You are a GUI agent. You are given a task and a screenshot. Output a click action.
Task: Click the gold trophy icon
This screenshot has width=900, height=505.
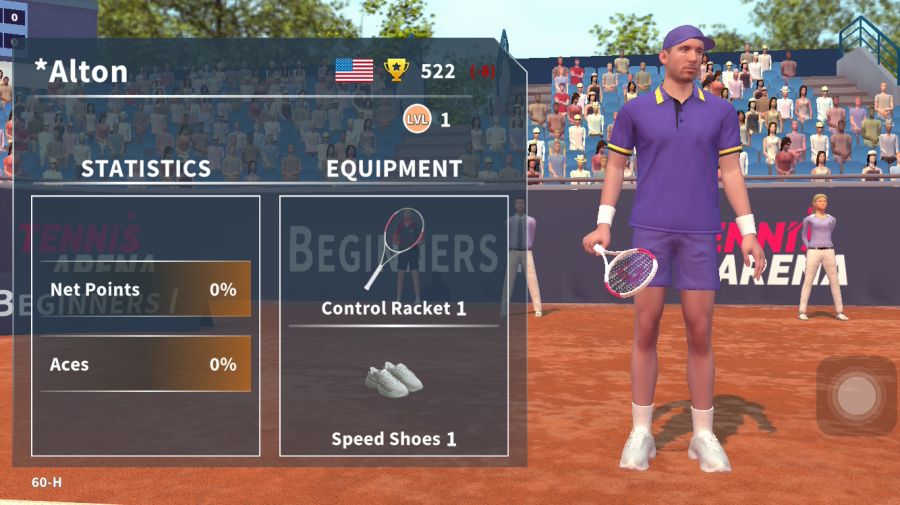point(397,70)
